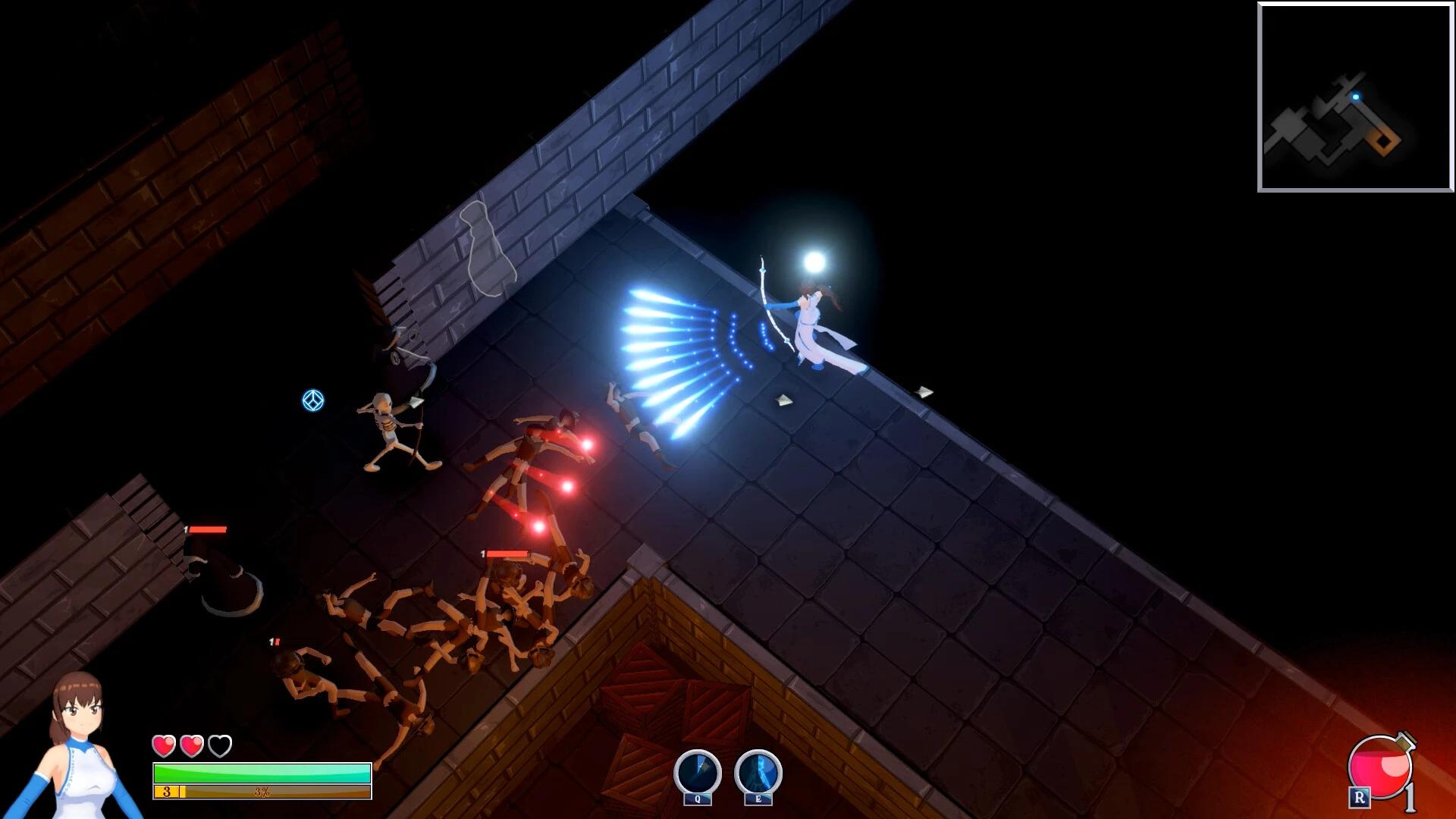Image resolution: width=1456 pixels, height=819 pixels.
Task: Click the first filled red heart
Action: [x=162, y=745]
